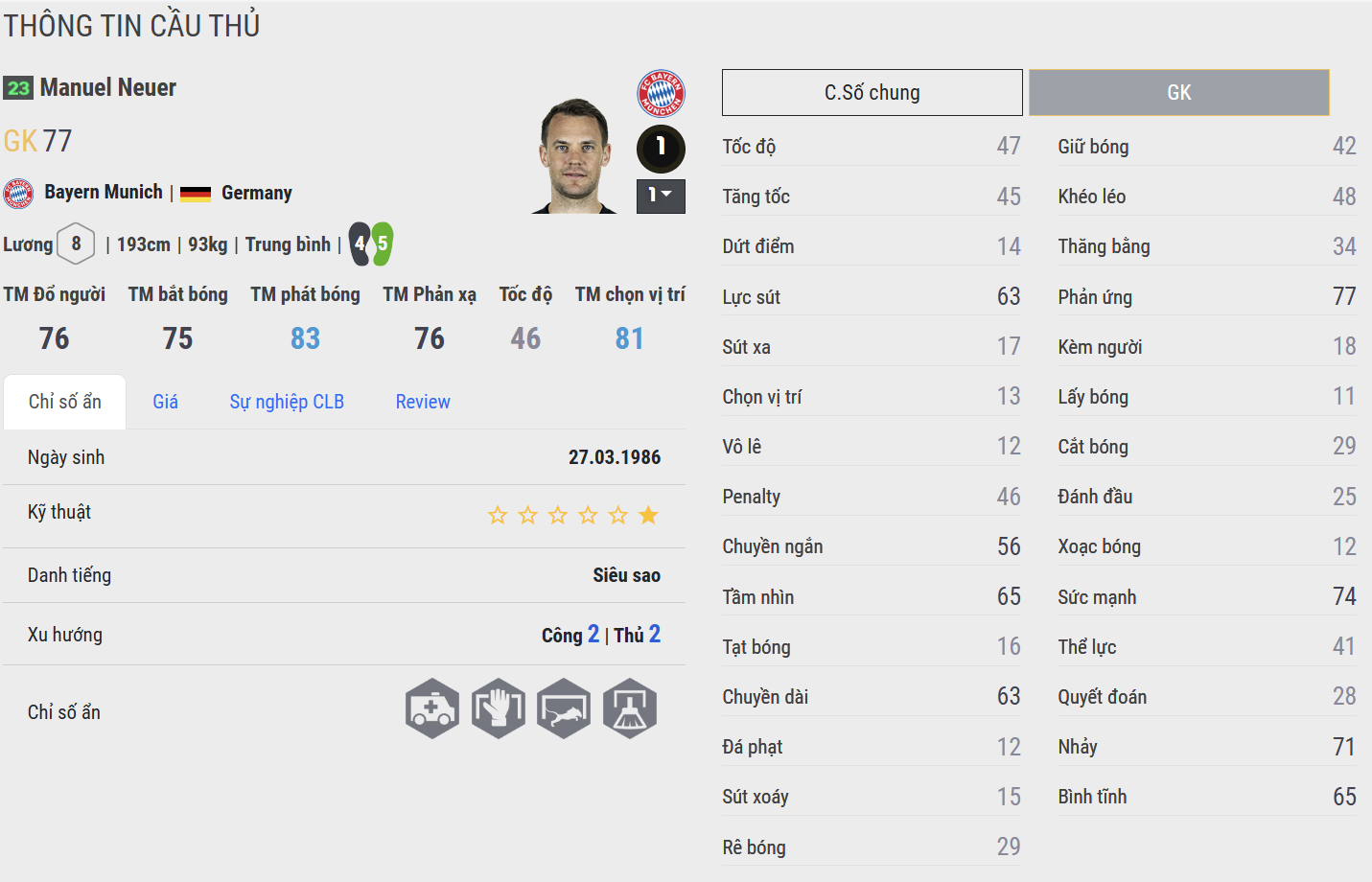Image resolution: width=1372 pixels, height=882 pixels.
Task: Click the round number 1 badge
Action: tap(661, 148)
